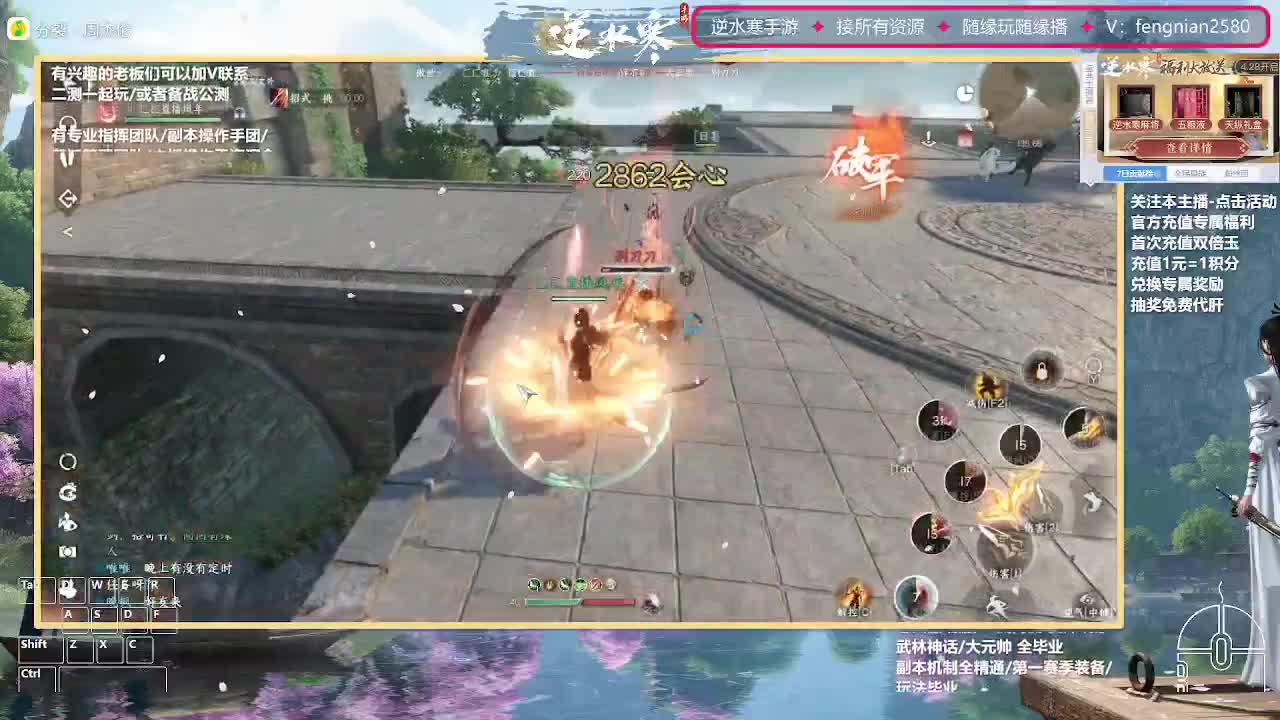Click the 五粮液 prize thumbnail in event banner
1280x720 pixels.
pyautogui.click(x=1191, y=102)
